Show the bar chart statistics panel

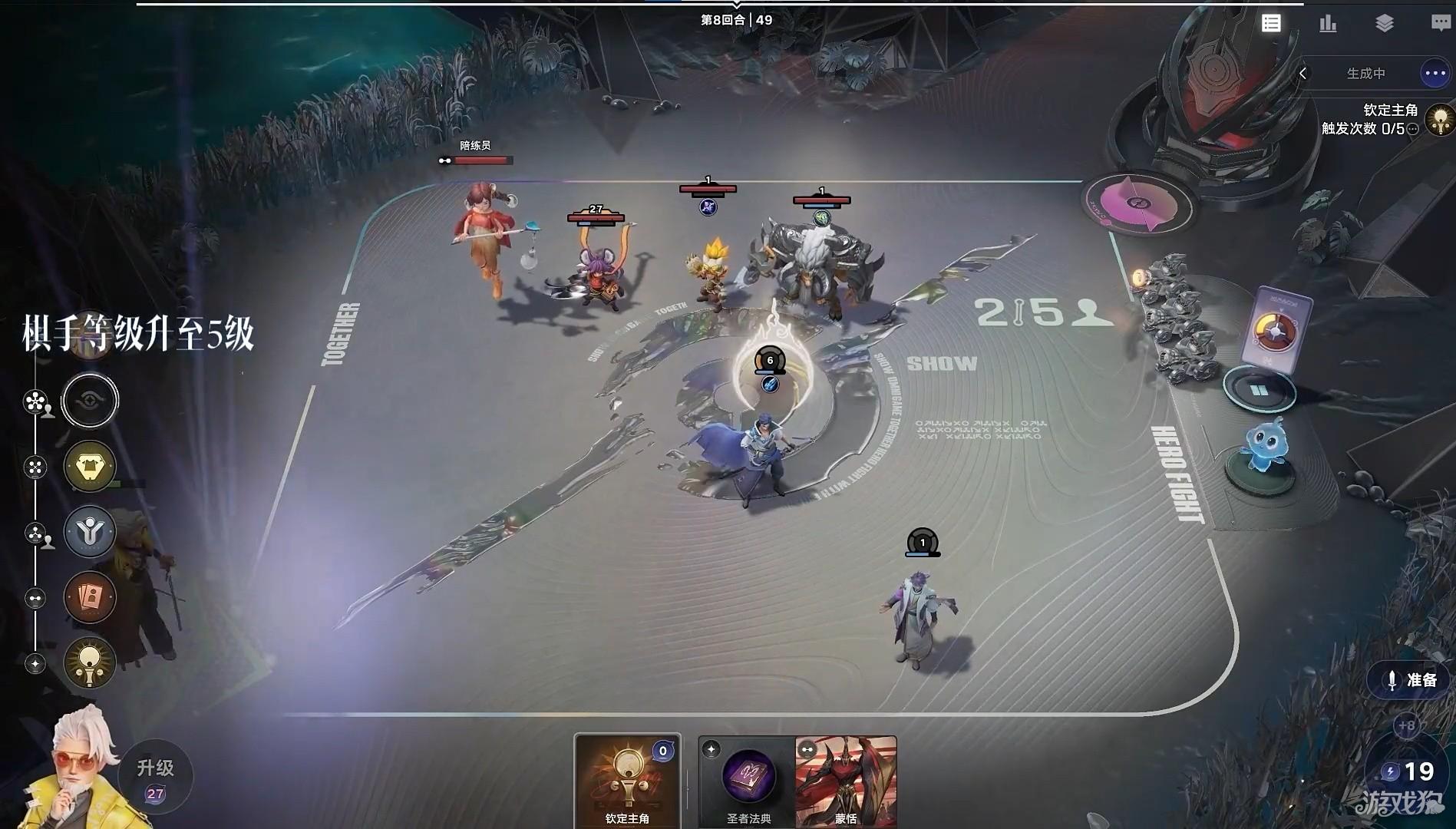click(x=1328, y=23)
